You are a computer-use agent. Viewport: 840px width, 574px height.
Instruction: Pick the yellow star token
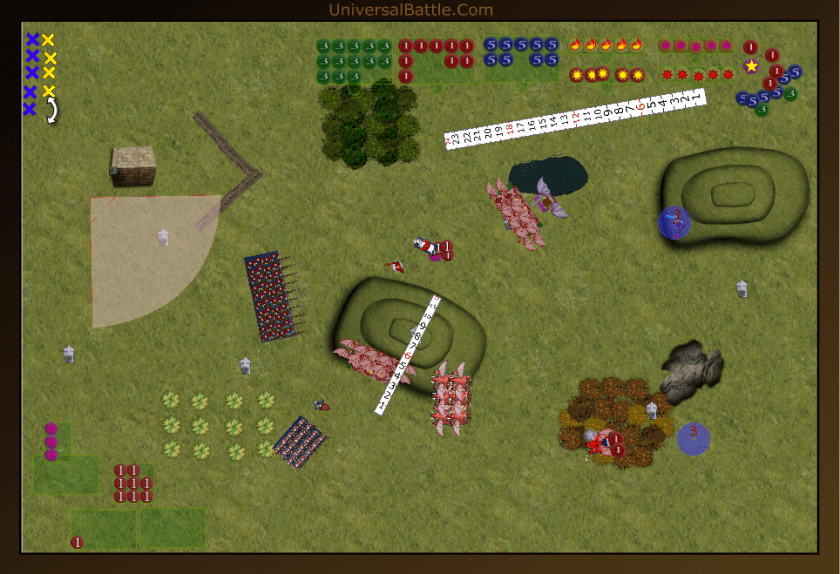pos(751,66)
